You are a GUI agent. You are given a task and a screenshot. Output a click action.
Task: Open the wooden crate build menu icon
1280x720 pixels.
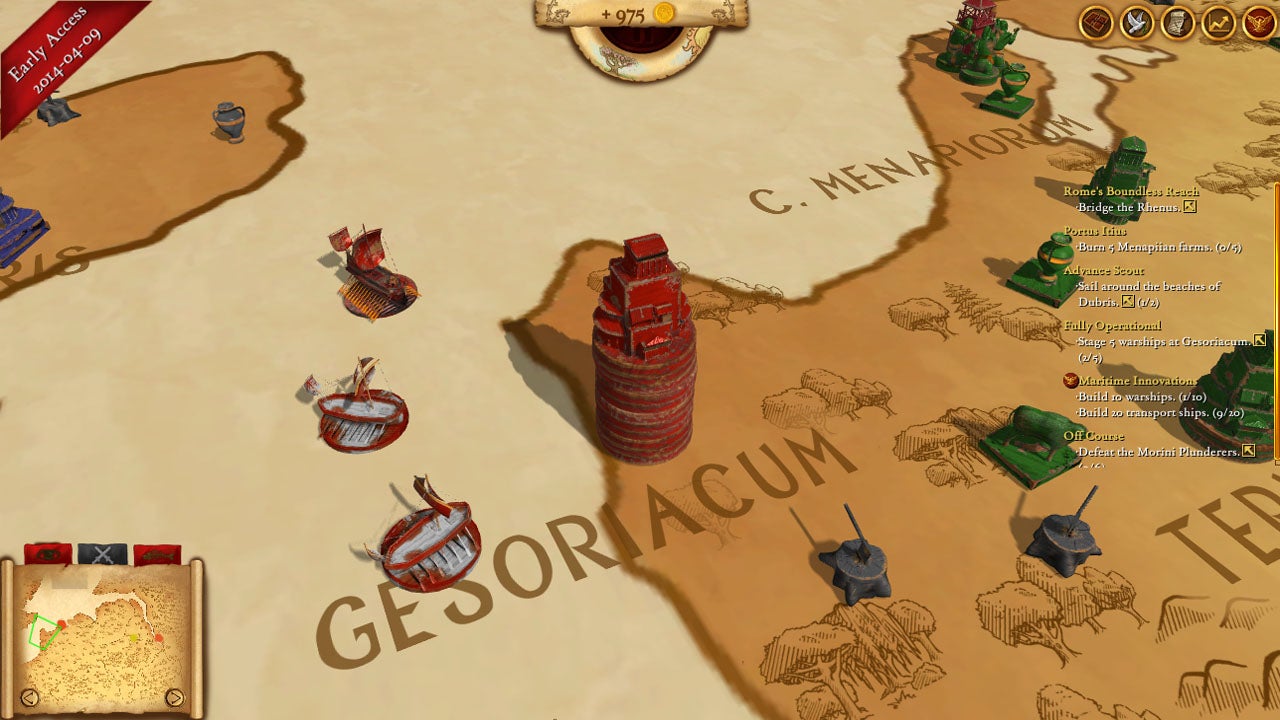point(1097,22)
